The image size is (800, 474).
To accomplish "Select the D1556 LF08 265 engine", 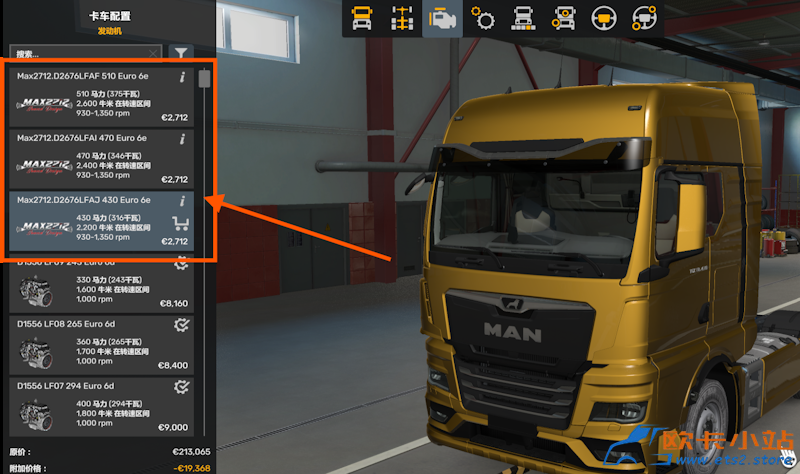I will click(100, 345).
